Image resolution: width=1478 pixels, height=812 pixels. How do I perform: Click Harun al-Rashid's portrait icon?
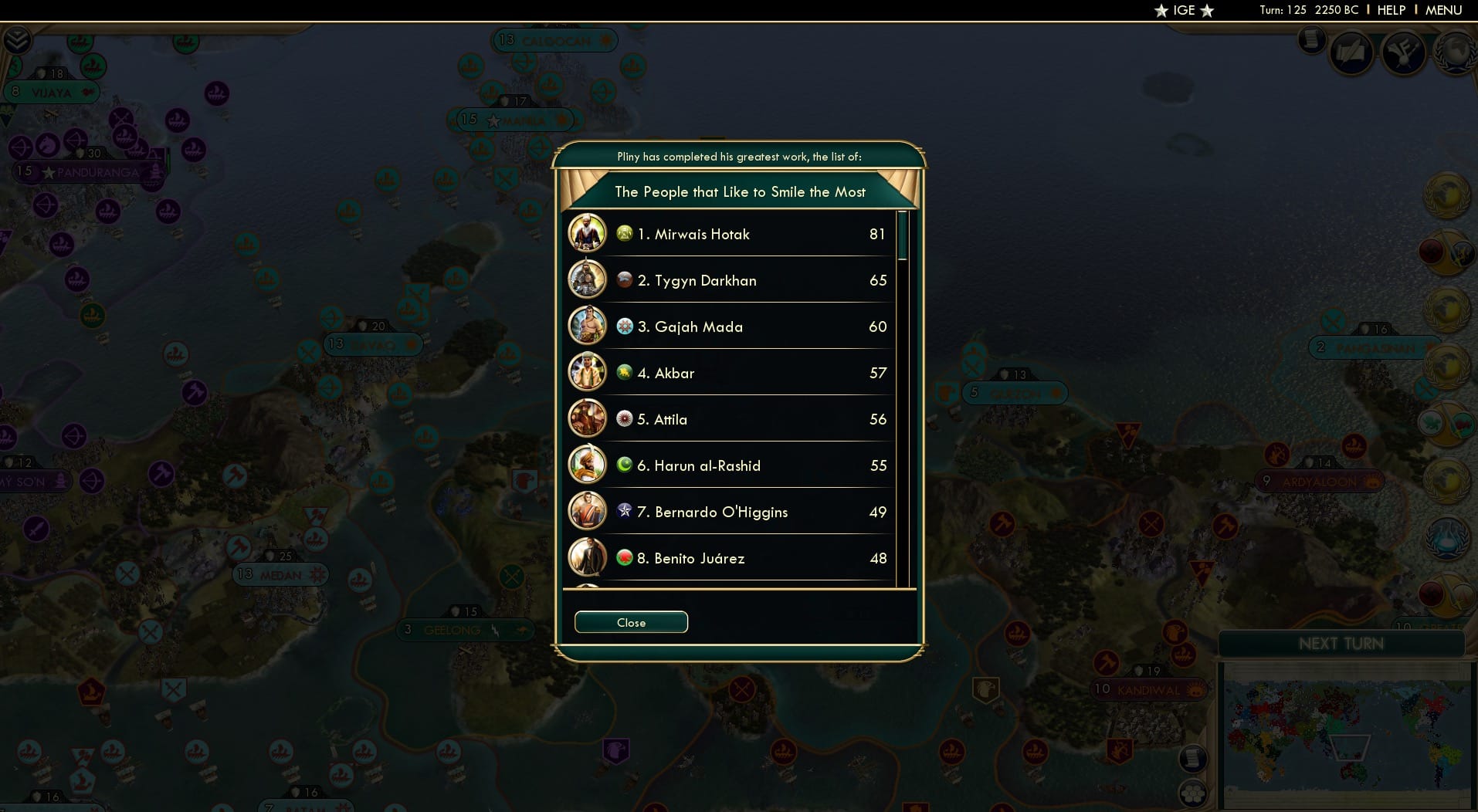click(588, 465)
